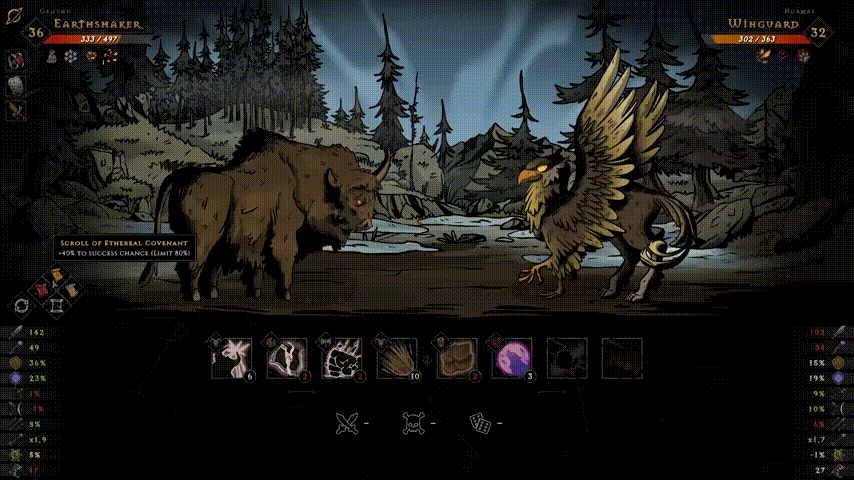Select the red scroll item

click(41, 289)
